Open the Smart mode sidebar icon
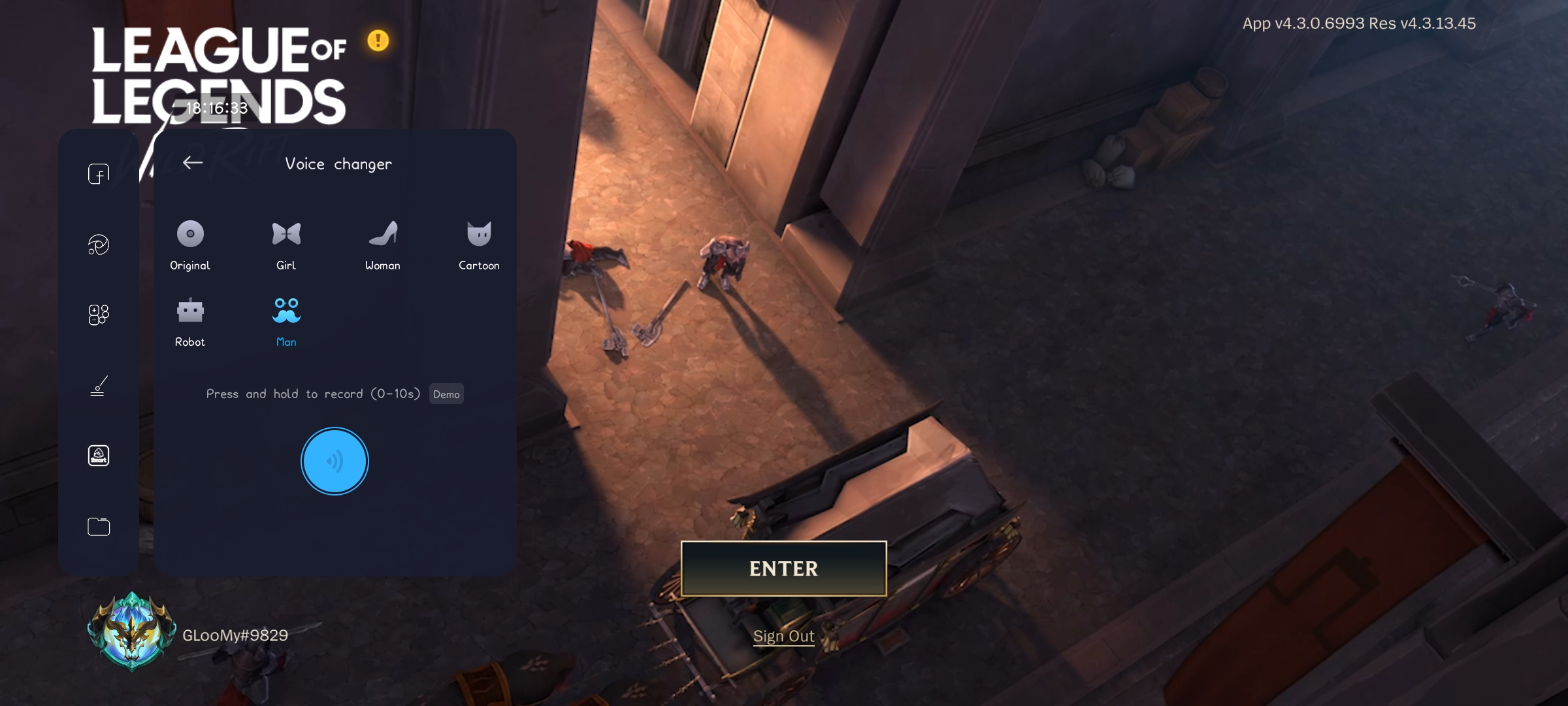This screenshot has width=1568, height=706. click(x=99, y=456)
